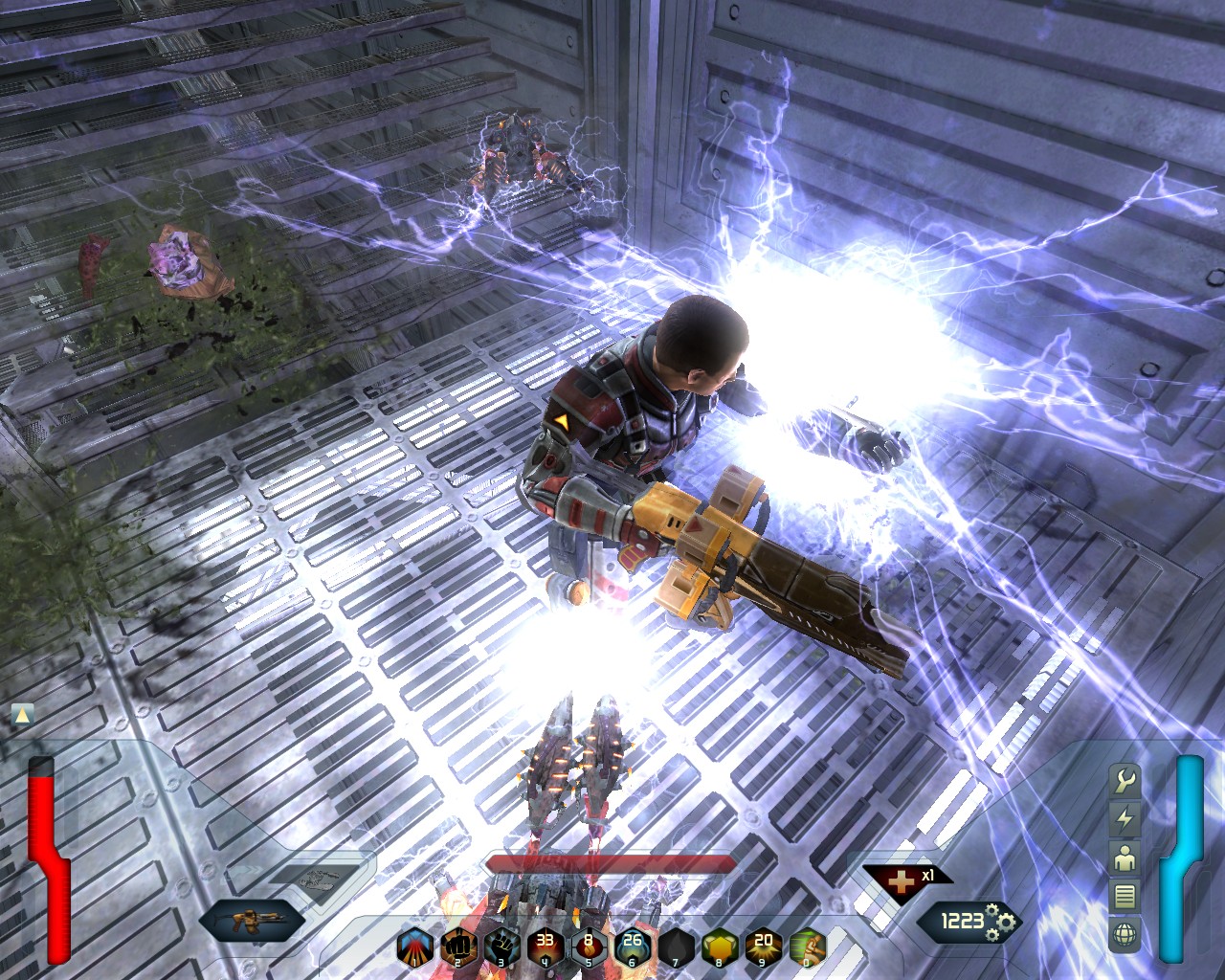The height and width of the screenshot is (980, 1225).
Task: Select the orange rifle weapon slot
Action: click(252, 922)
